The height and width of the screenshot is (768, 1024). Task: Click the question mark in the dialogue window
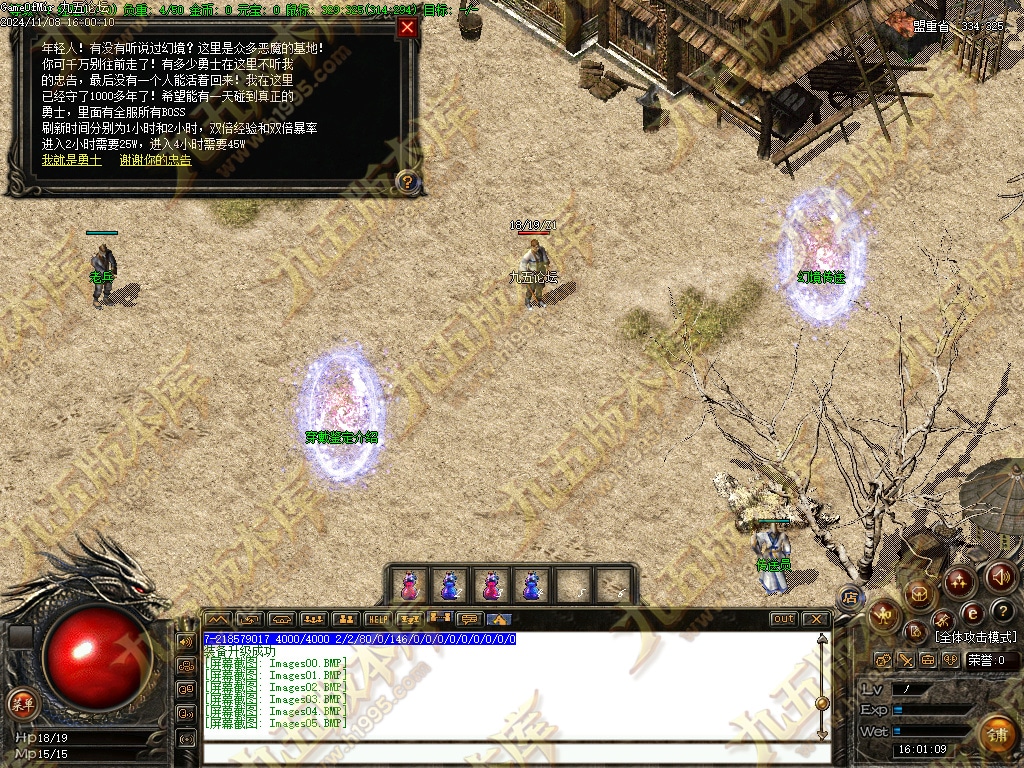coord(407,182)
